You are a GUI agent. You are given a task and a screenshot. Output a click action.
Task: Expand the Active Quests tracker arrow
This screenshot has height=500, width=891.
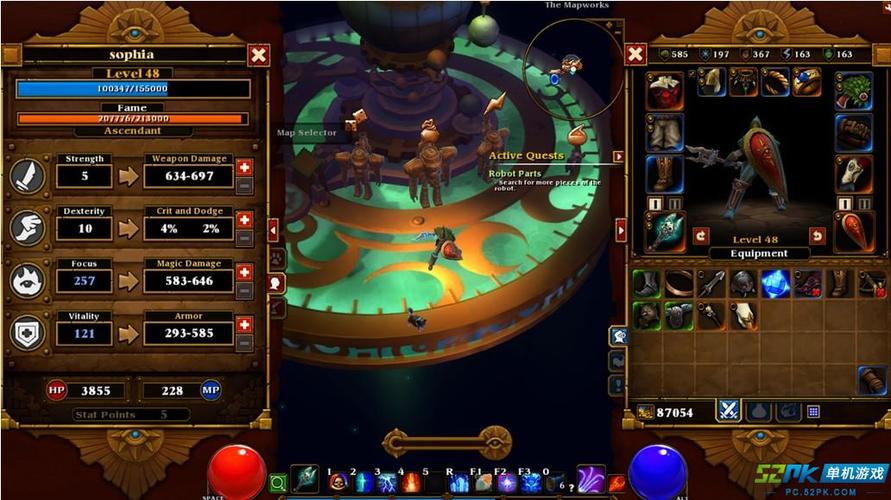click(x=619, y=156)
